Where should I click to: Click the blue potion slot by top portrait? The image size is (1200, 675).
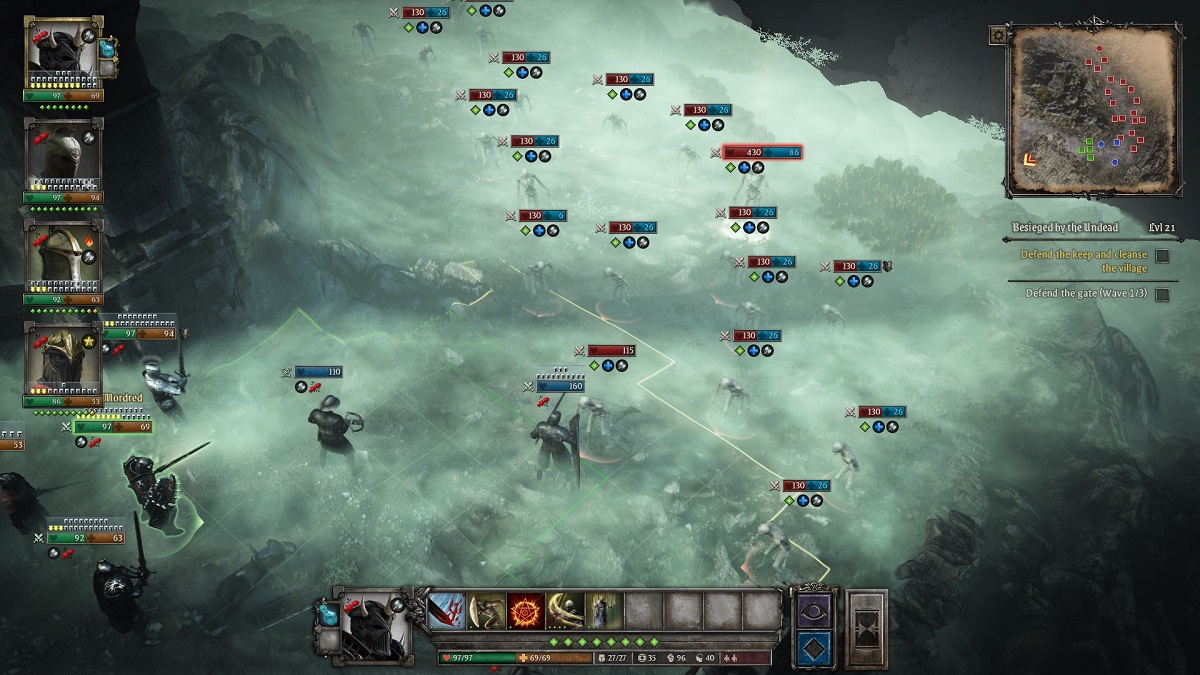[108, 46]
